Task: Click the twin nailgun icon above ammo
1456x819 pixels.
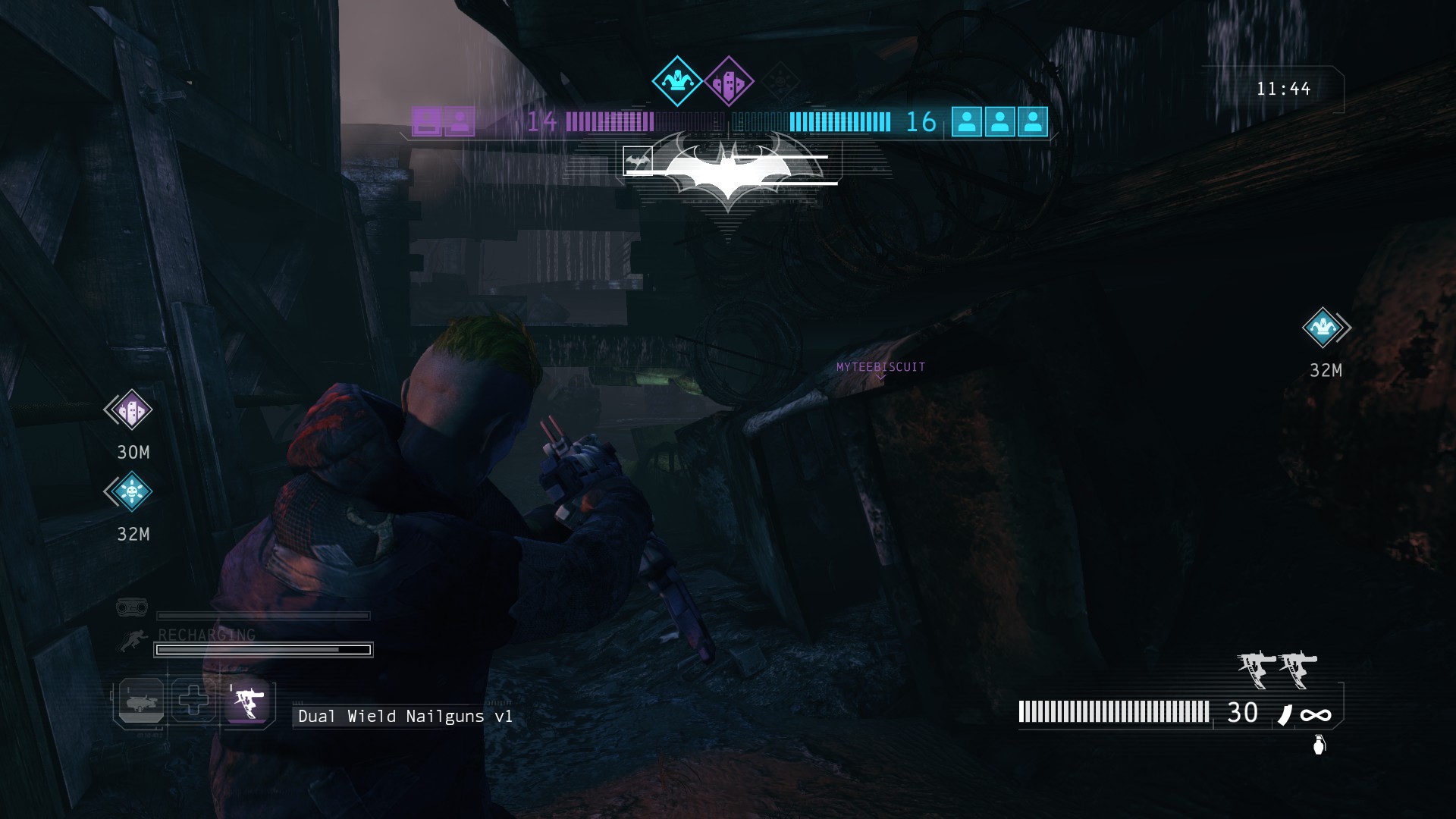Action: point(1277,669)
